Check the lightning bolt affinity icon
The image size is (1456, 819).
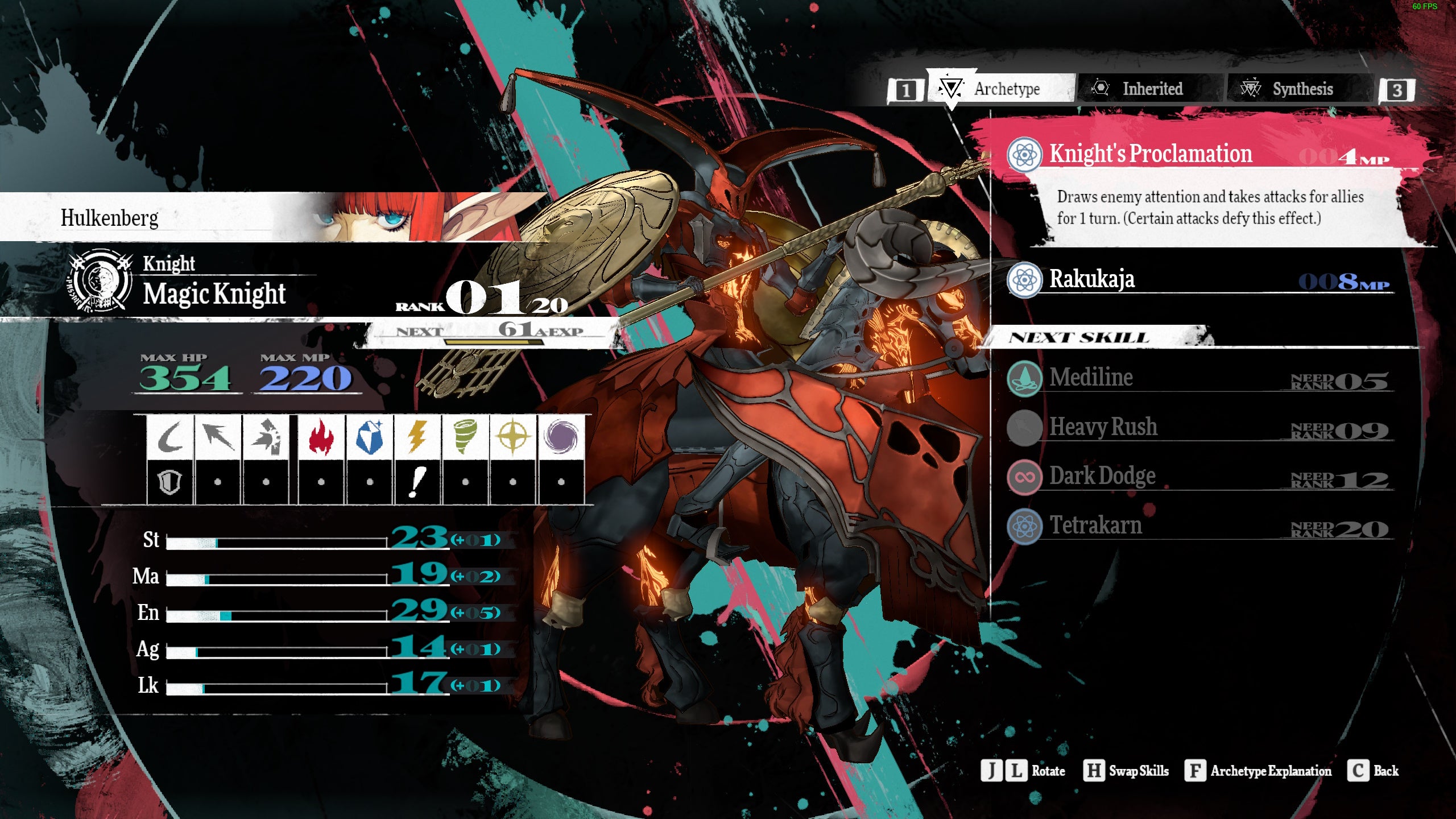[x=417, y=437]
